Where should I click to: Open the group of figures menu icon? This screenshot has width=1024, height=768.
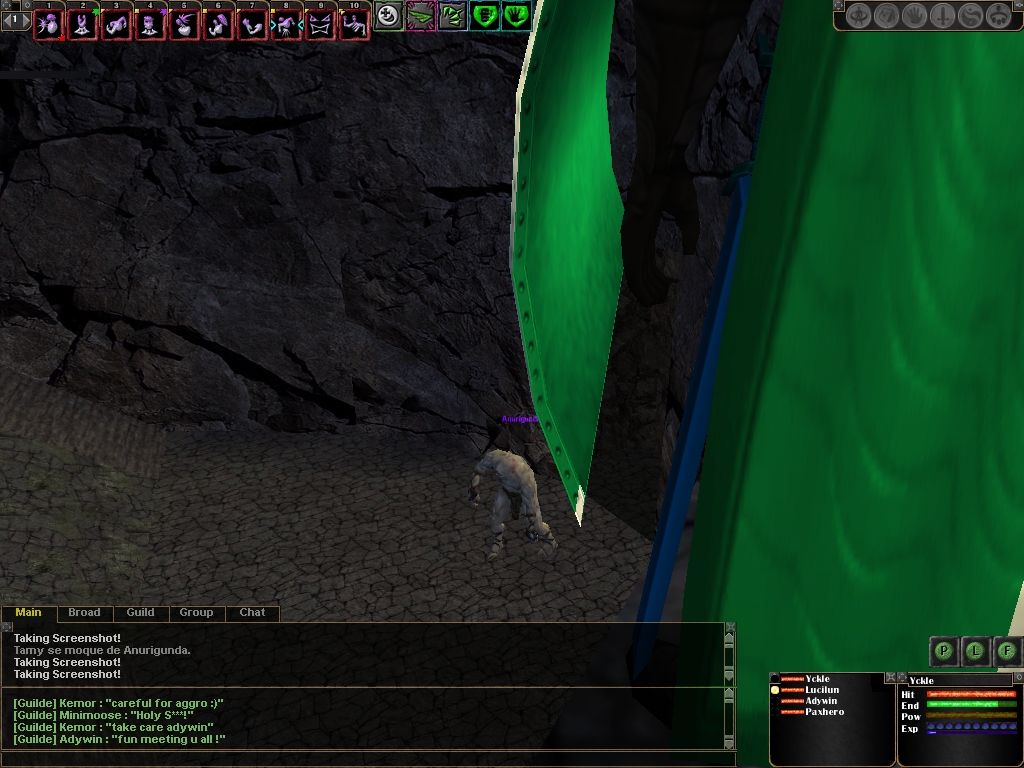click(x=998, y=16)
